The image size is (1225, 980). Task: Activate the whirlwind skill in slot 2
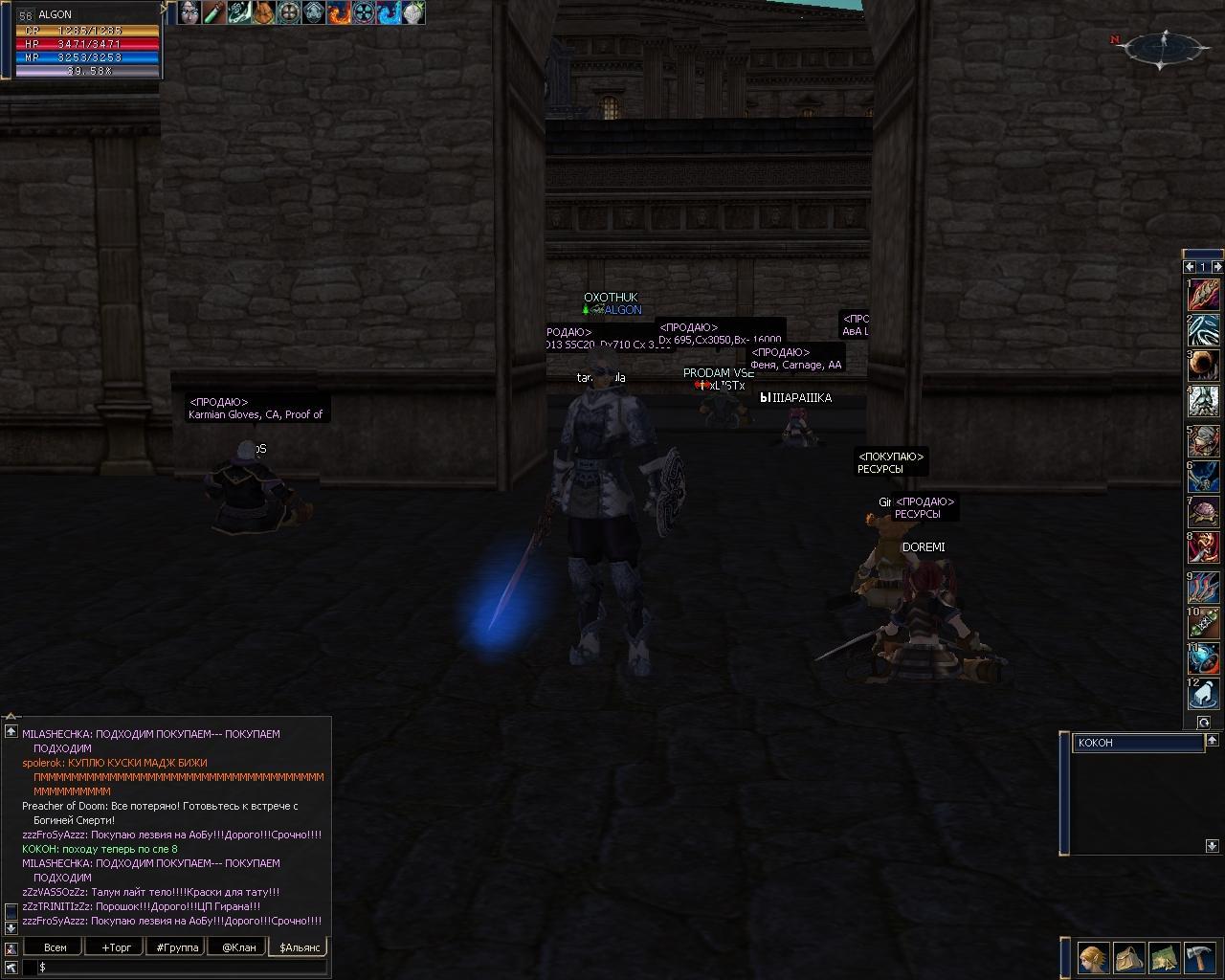point(1204,330)
